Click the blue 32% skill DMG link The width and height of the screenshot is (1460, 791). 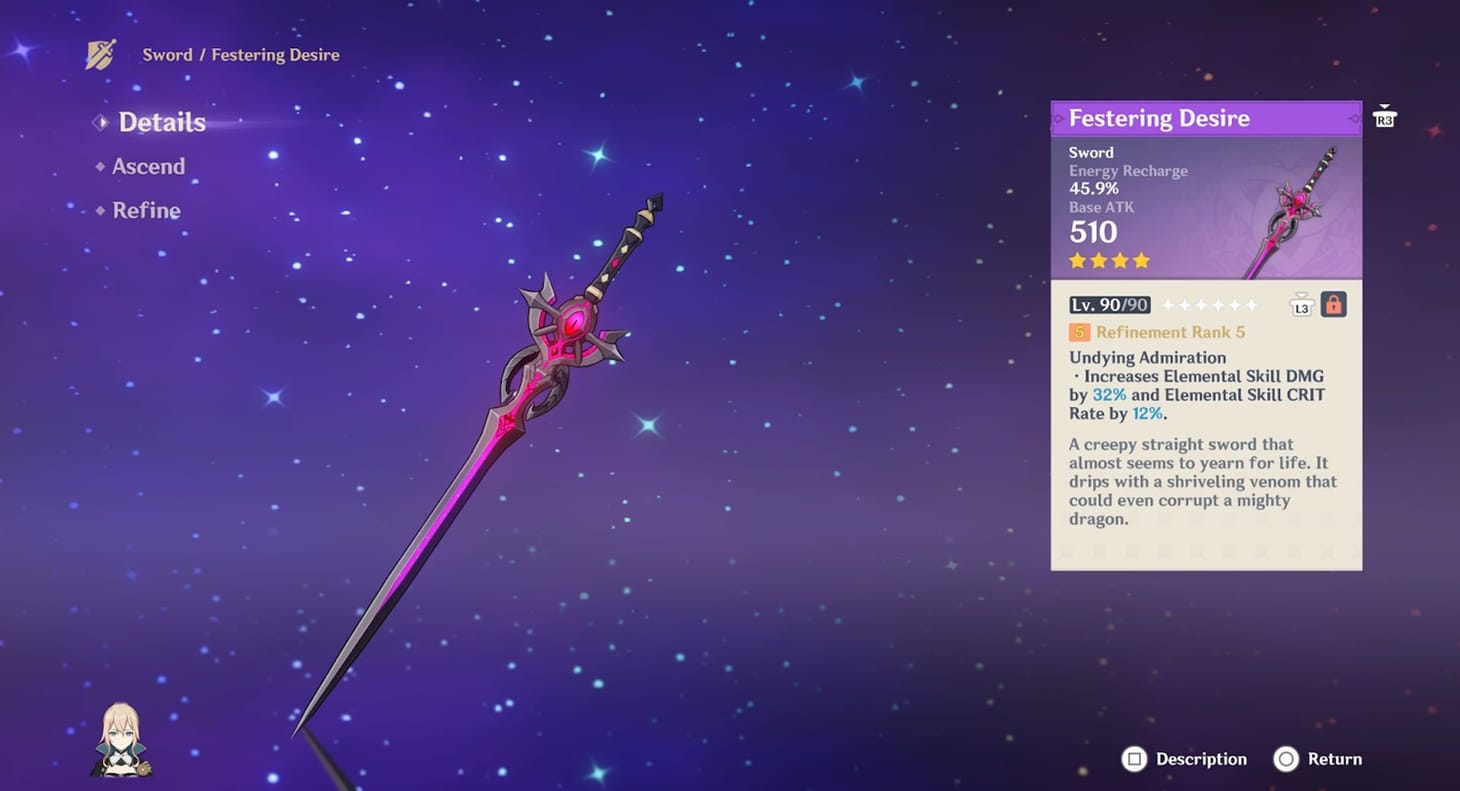pos(1110,394)
